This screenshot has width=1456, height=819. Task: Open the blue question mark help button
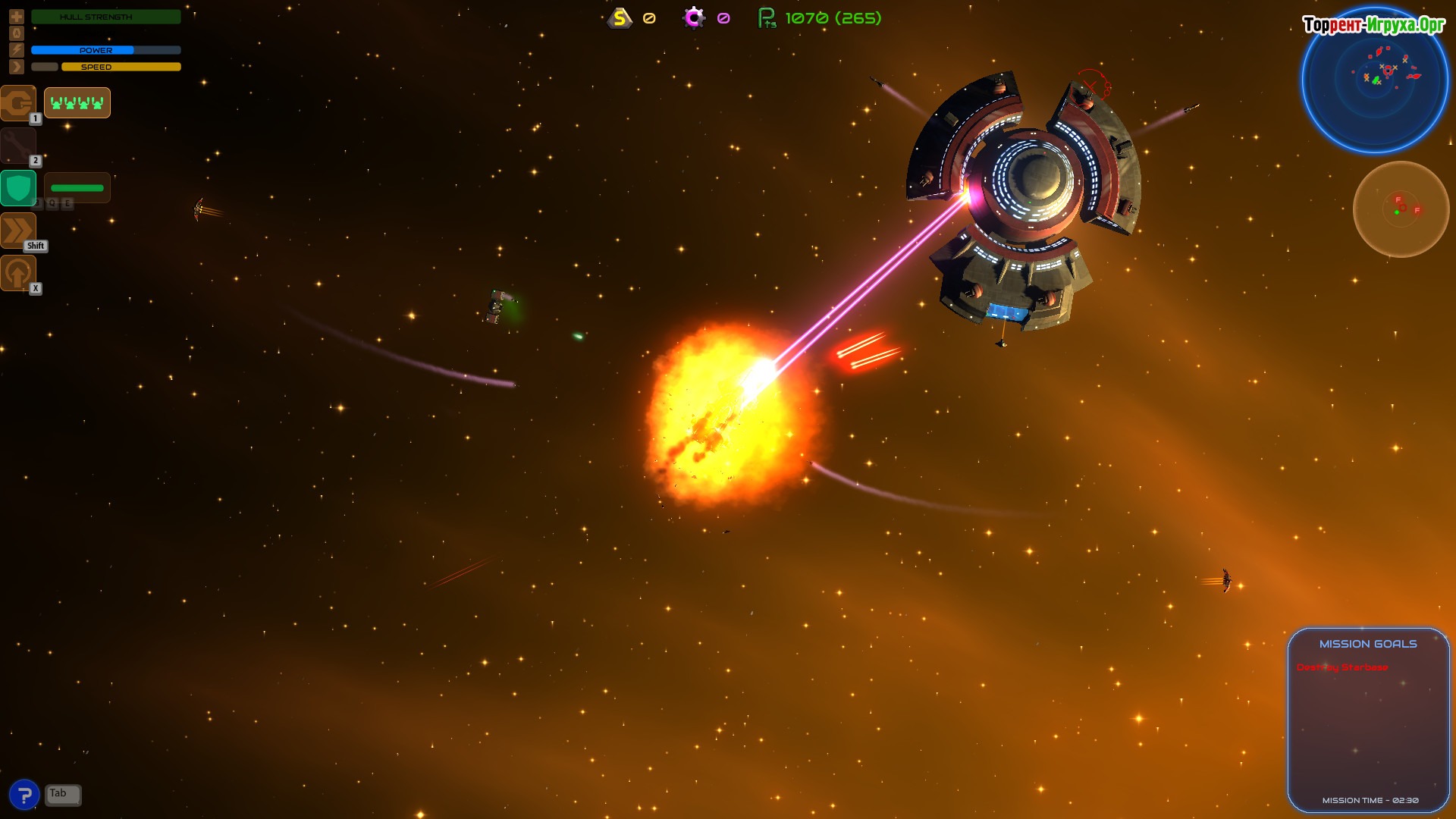(24, 795)
